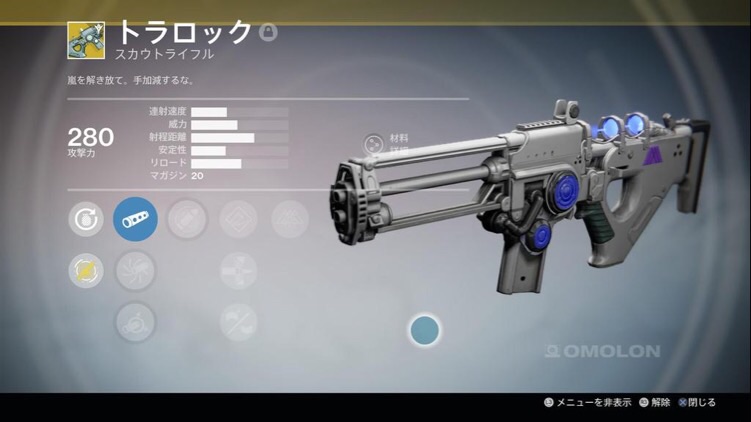Click the round blue cursor indicator
The height and width of the screenshot is (422, 751).
coord(425,330)
